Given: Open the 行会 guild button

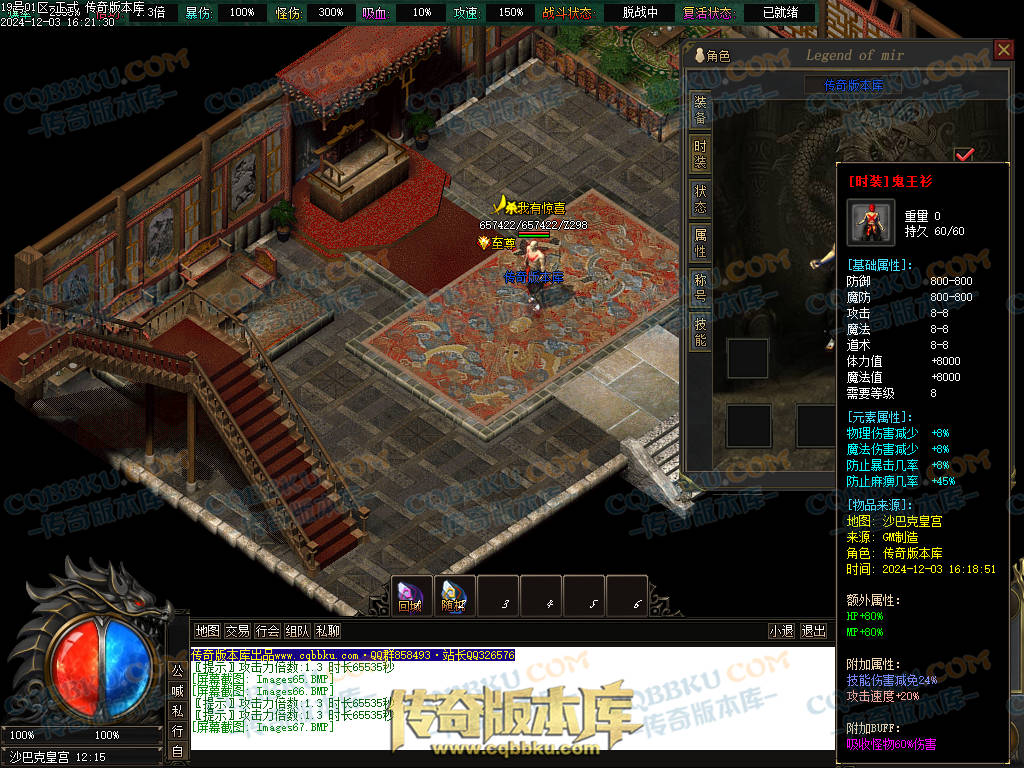Looking at the screenshot, I should [x=267, y=631].
